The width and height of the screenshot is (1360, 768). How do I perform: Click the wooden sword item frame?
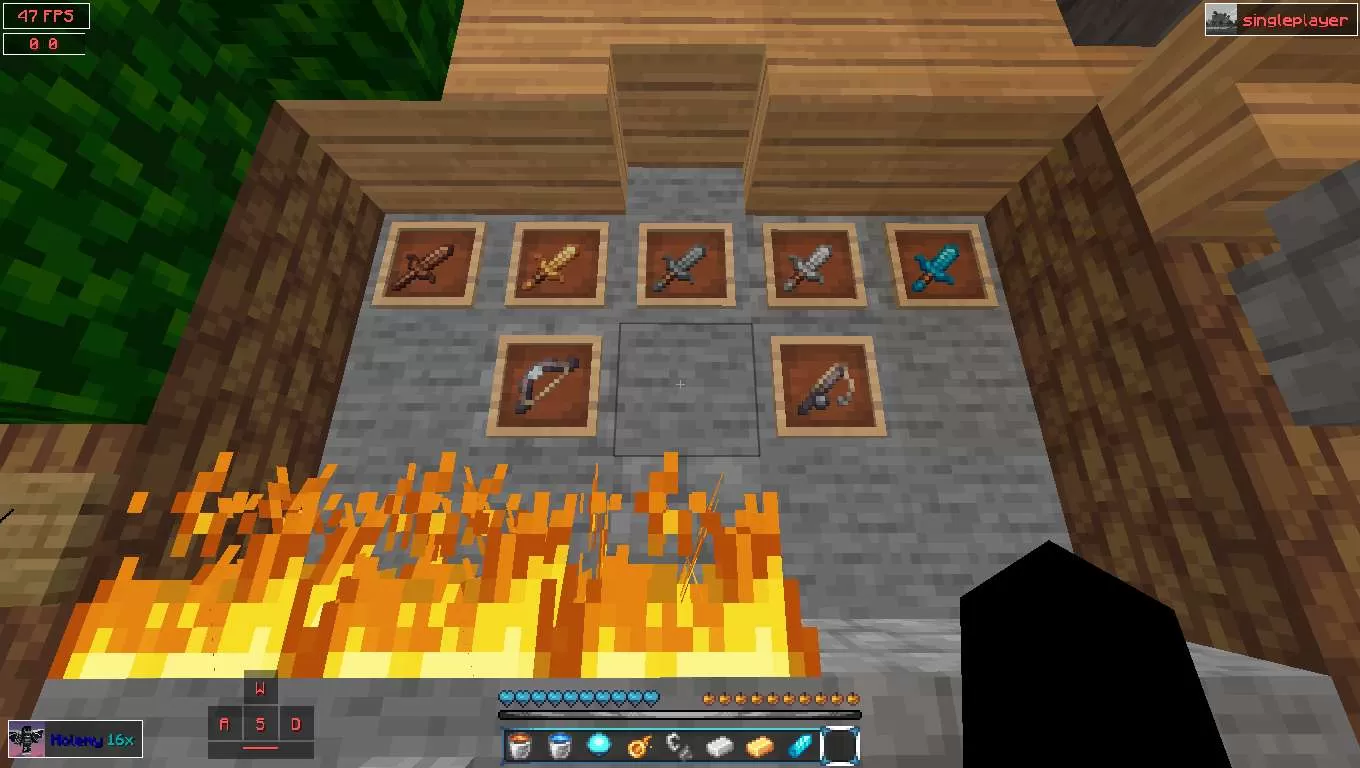pos(430,263)
